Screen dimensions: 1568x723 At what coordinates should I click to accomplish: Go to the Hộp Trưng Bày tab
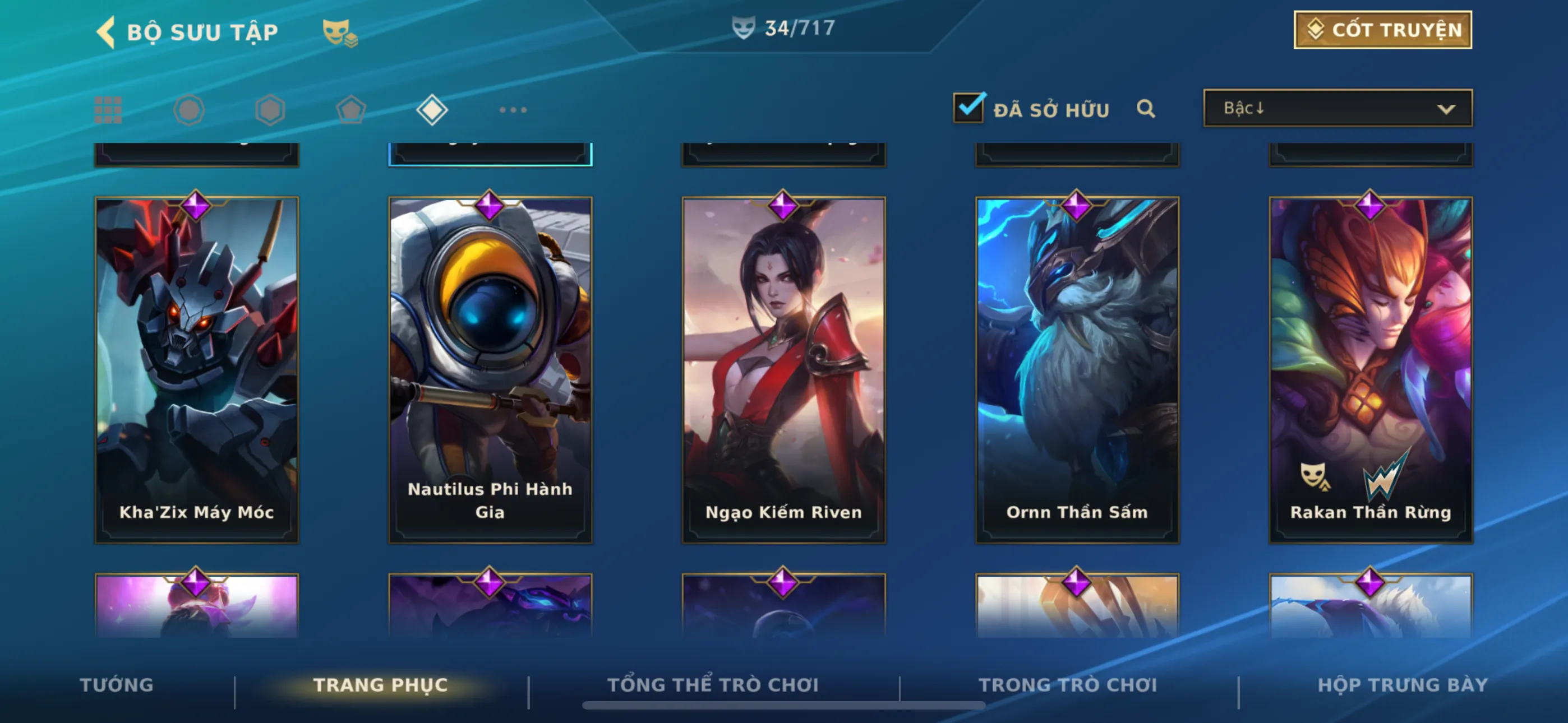pyautogui.click(x=1403, y=685)
